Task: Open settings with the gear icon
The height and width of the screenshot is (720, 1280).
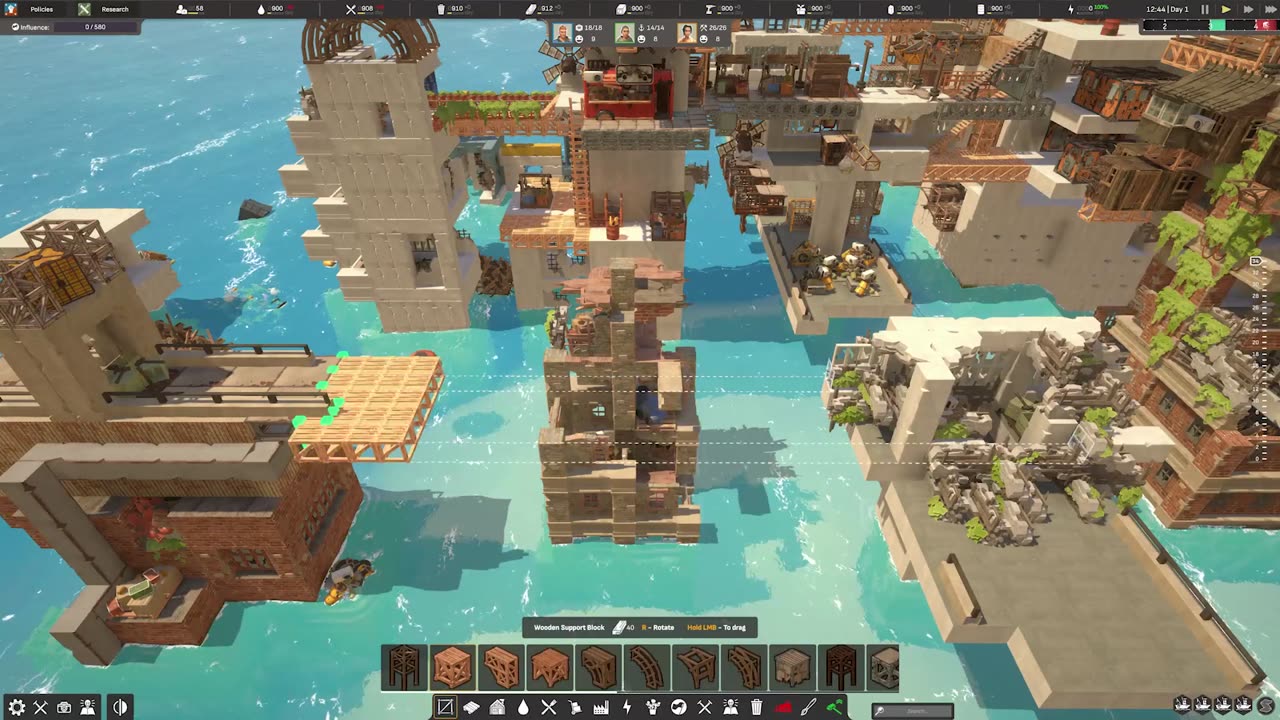Action: [15, 708]
